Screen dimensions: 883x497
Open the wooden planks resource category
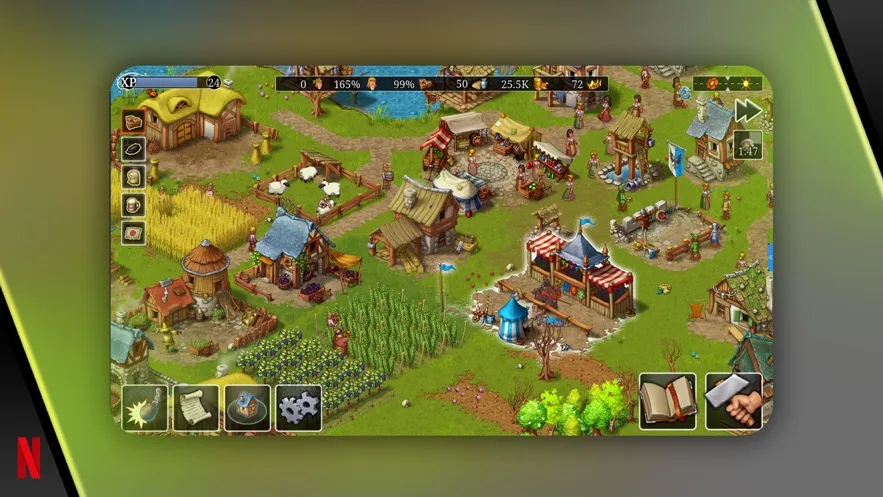134,122
